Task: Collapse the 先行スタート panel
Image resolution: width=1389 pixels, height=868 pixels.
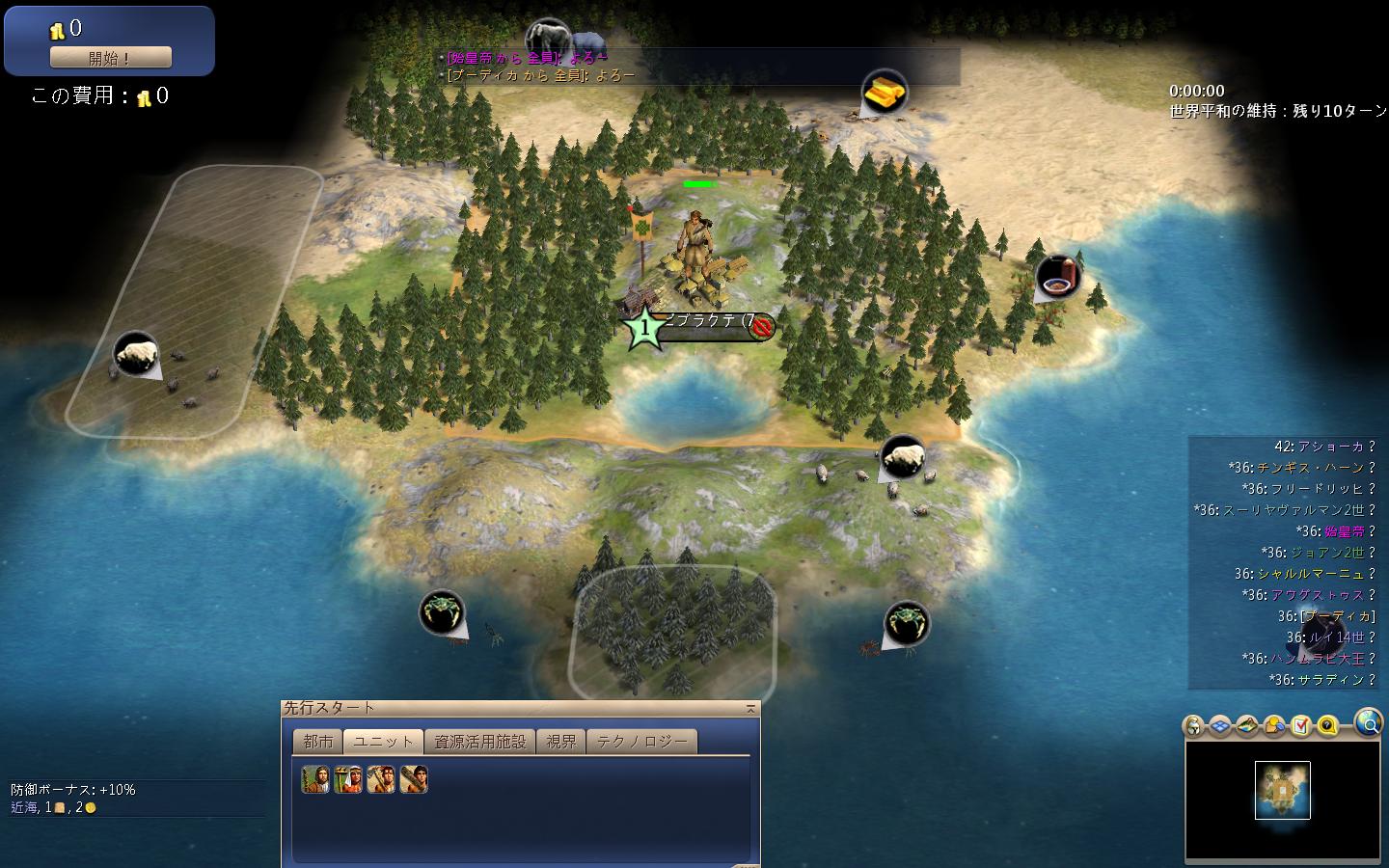Action: click(x=750, y=709)
